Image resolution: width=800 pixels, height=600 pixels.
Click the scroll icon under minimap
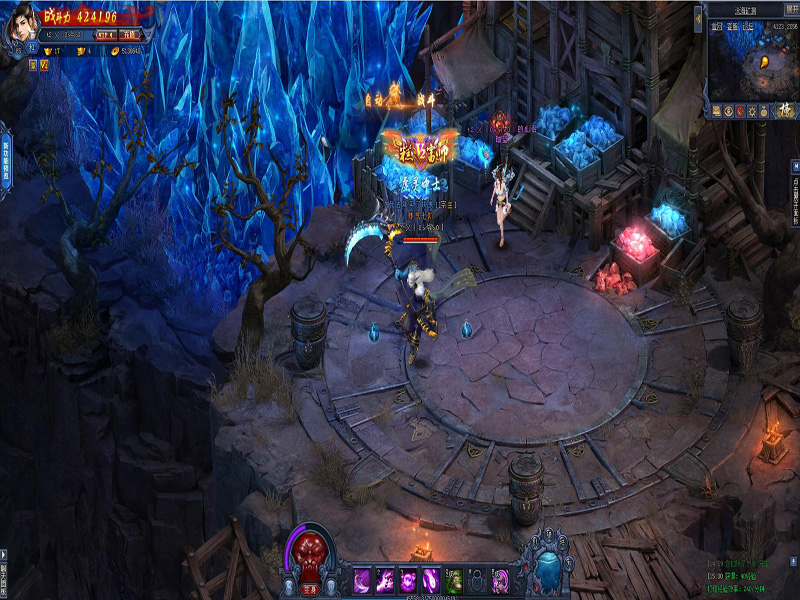(x=716, y=111)
